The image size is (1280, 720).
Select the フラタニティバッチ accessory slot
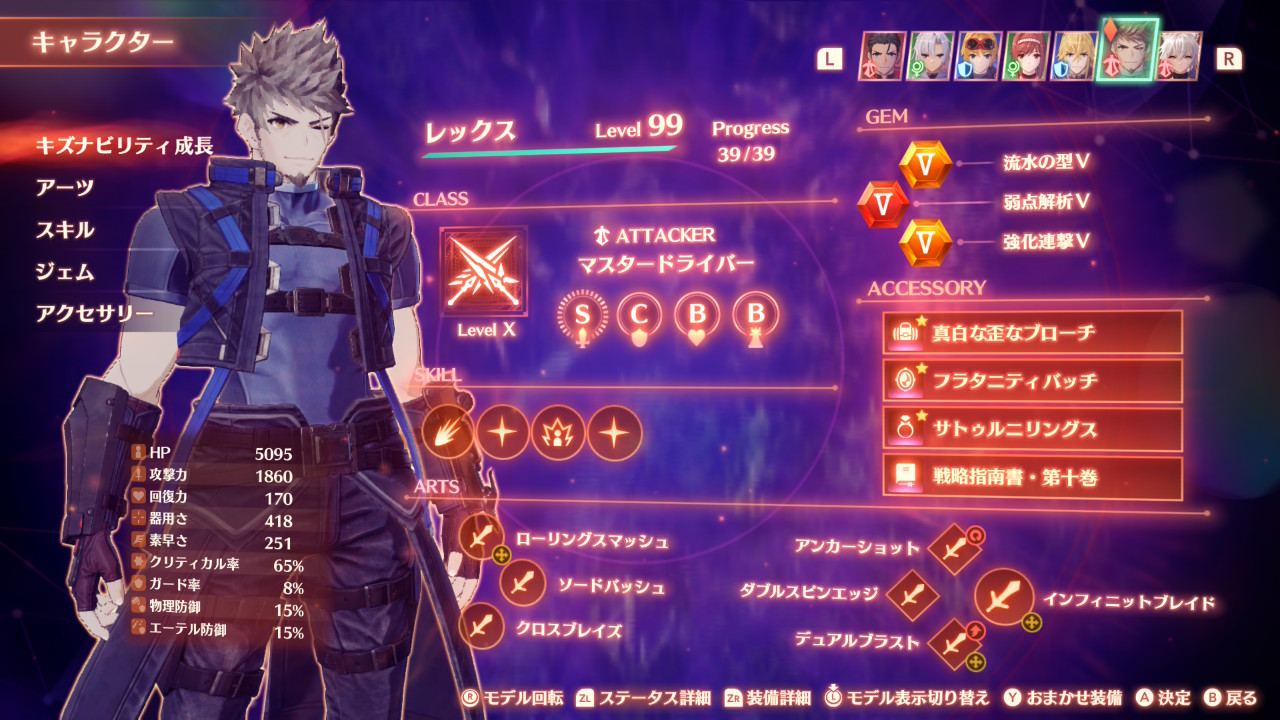[x=1032, y=381]
